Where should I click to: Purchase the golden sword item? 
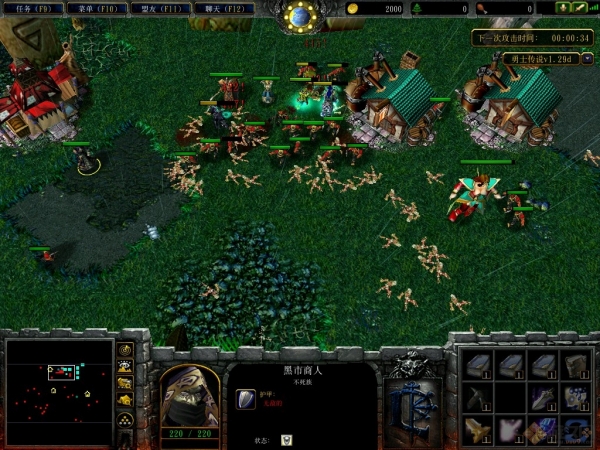478,430
